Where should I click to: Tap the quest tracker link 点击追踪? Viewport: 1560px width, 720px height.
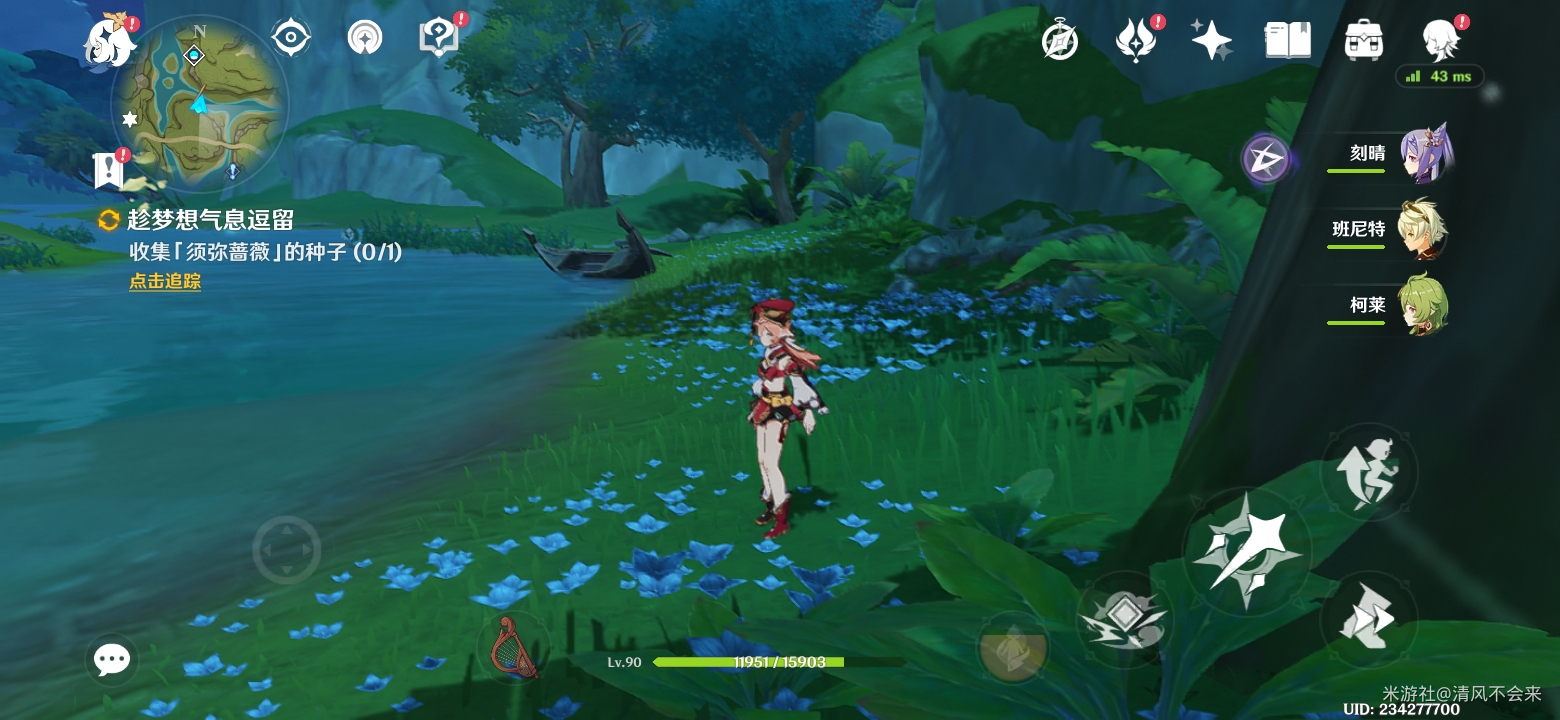(x=165, y=282)
